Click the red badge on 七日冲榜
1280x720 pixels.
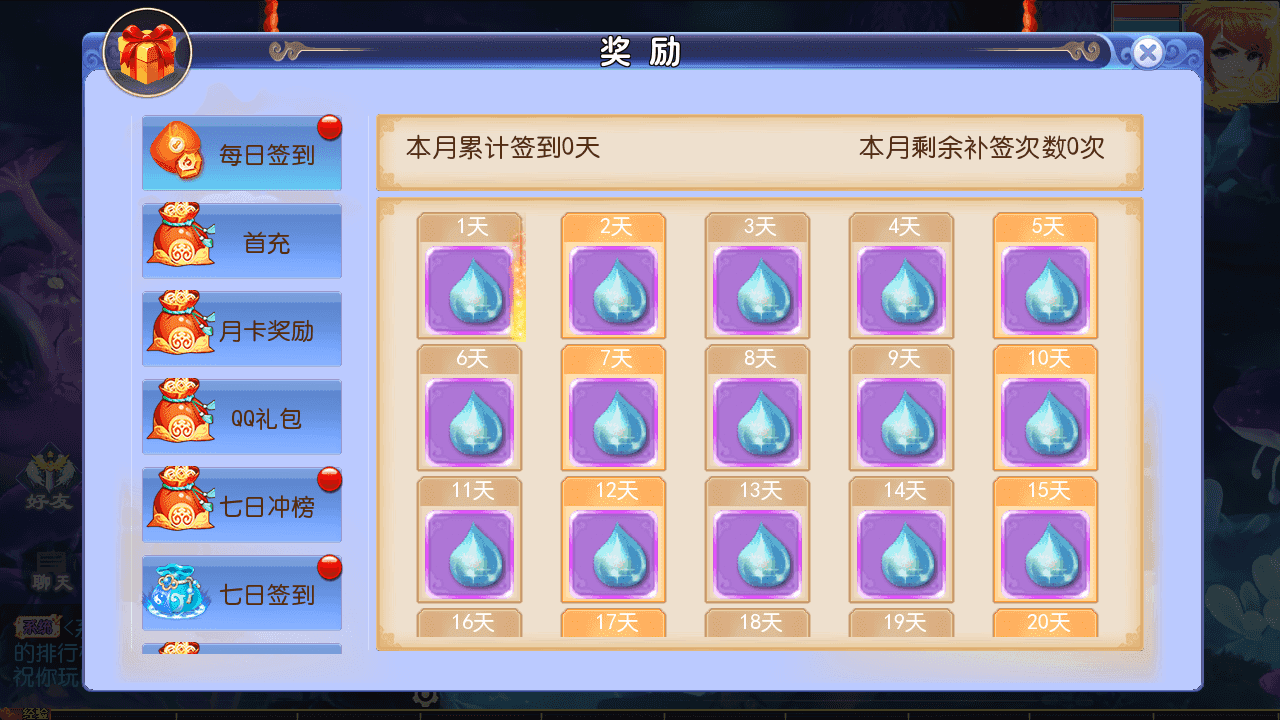click(330, 481)
